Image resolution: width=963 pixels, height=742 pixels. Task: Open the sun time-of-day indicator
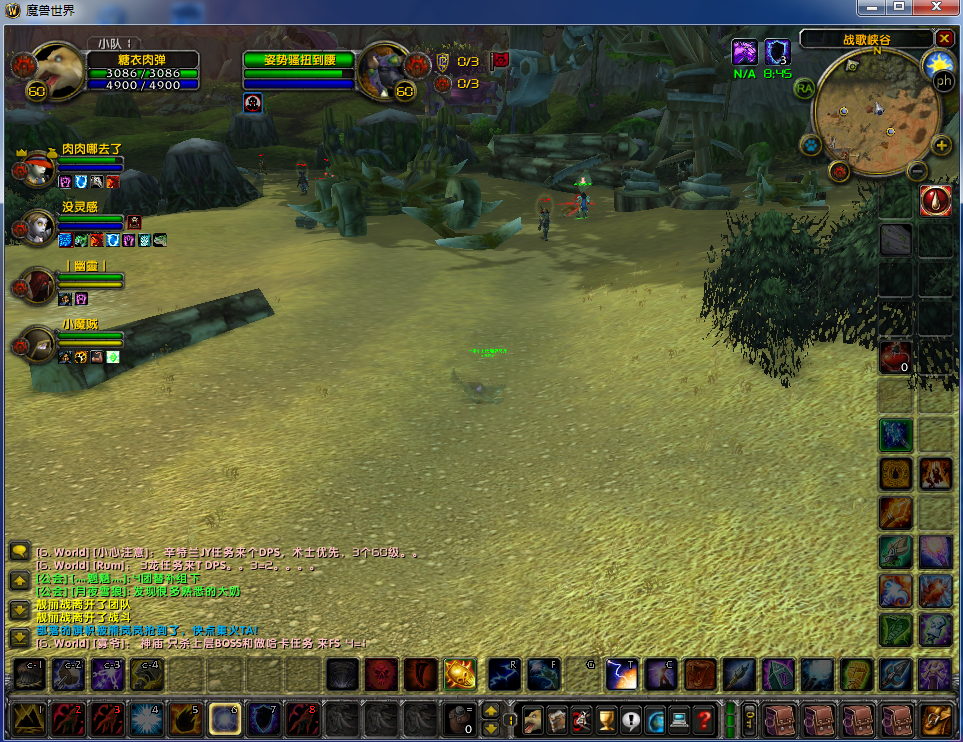click(x=938, y=64)
